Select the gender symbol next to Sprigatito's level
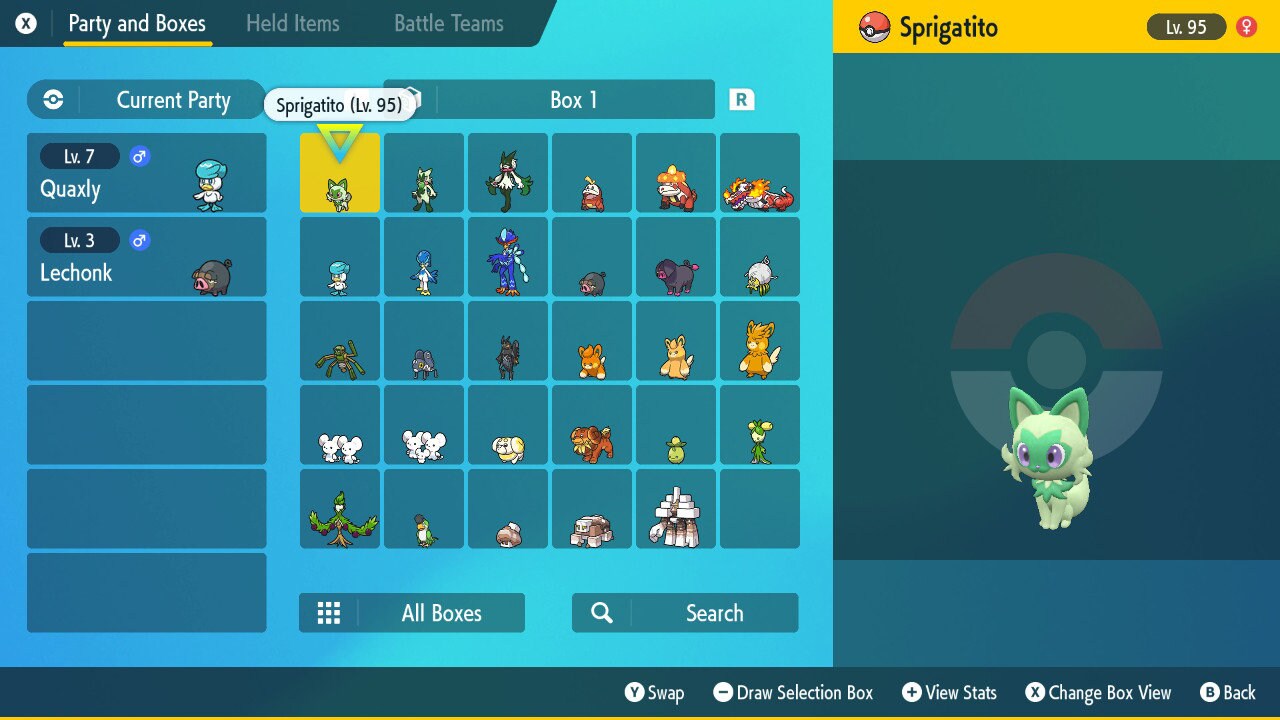 (1245, 27)
